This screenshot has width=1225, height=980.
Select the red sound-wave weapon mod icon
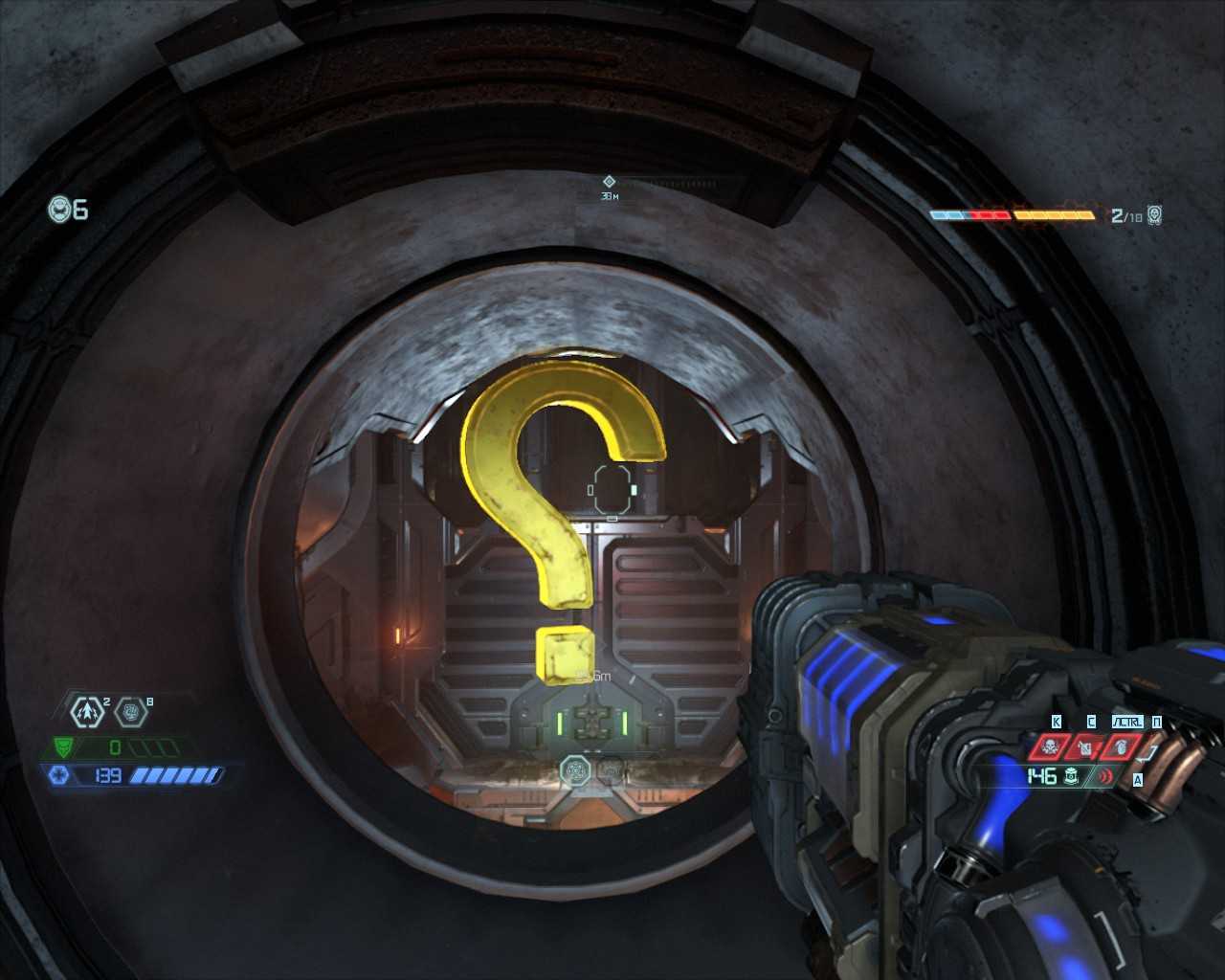coord(1106,776)
